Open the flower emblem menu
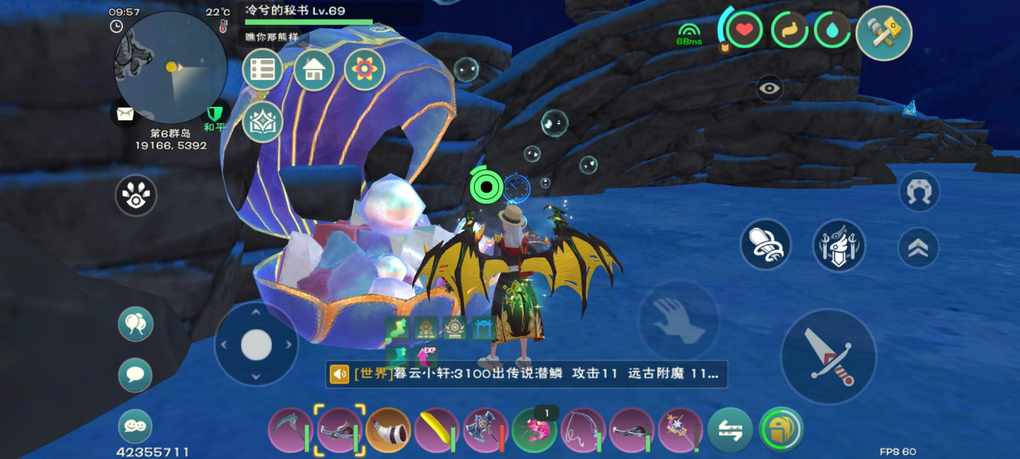 pyautogui.click(x=364, y=69)
